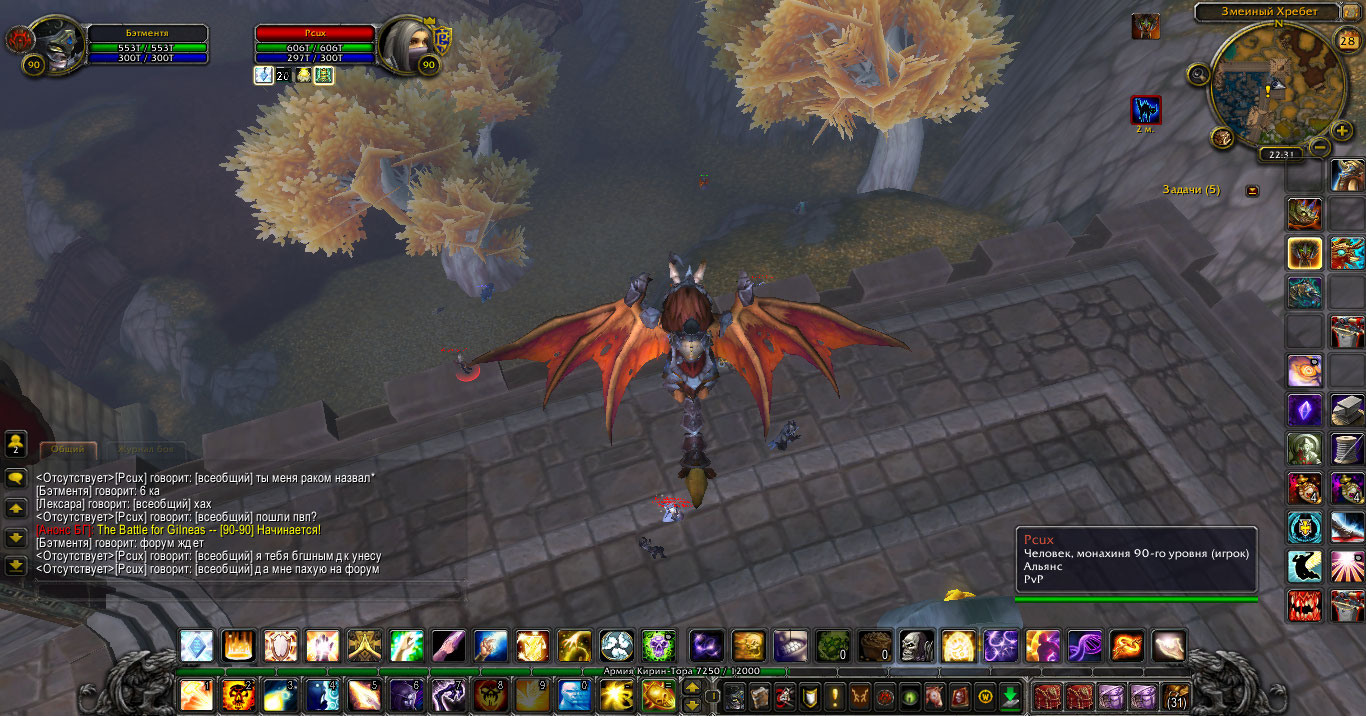This screenshot has width=1366, height=716.
Task: Click the blue cat buff icon
Action: (x=1146, y=109)
